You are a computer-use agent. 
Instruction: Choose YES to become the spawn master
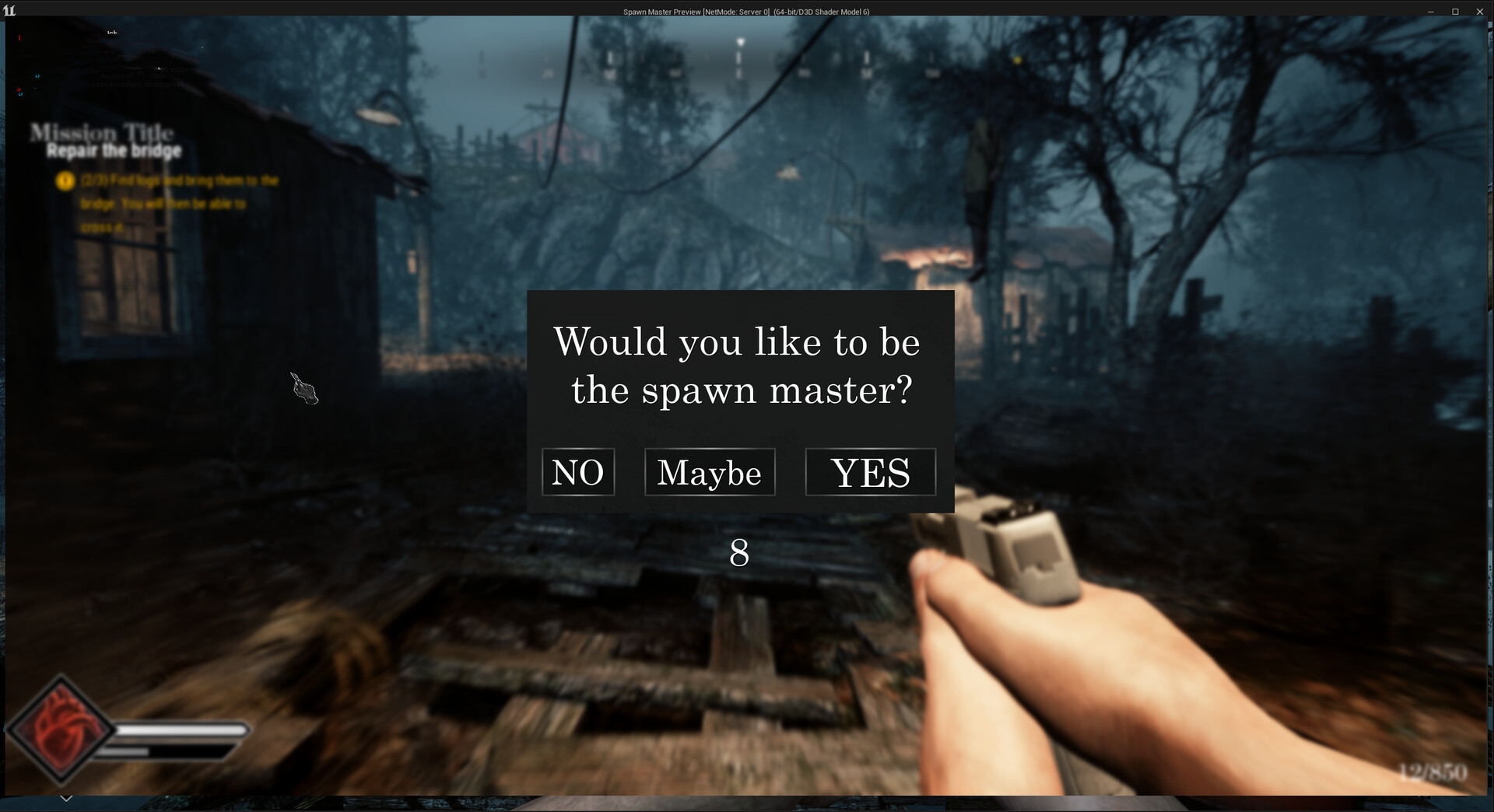870,472
